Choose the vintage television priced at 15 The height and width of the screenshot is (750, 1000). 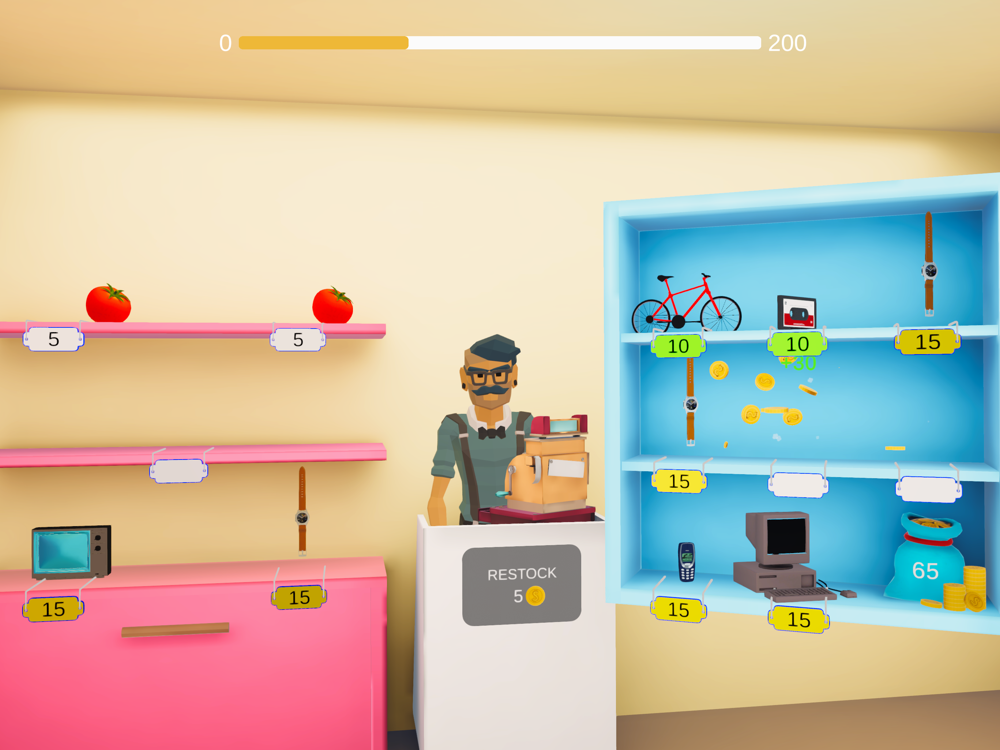70,551
